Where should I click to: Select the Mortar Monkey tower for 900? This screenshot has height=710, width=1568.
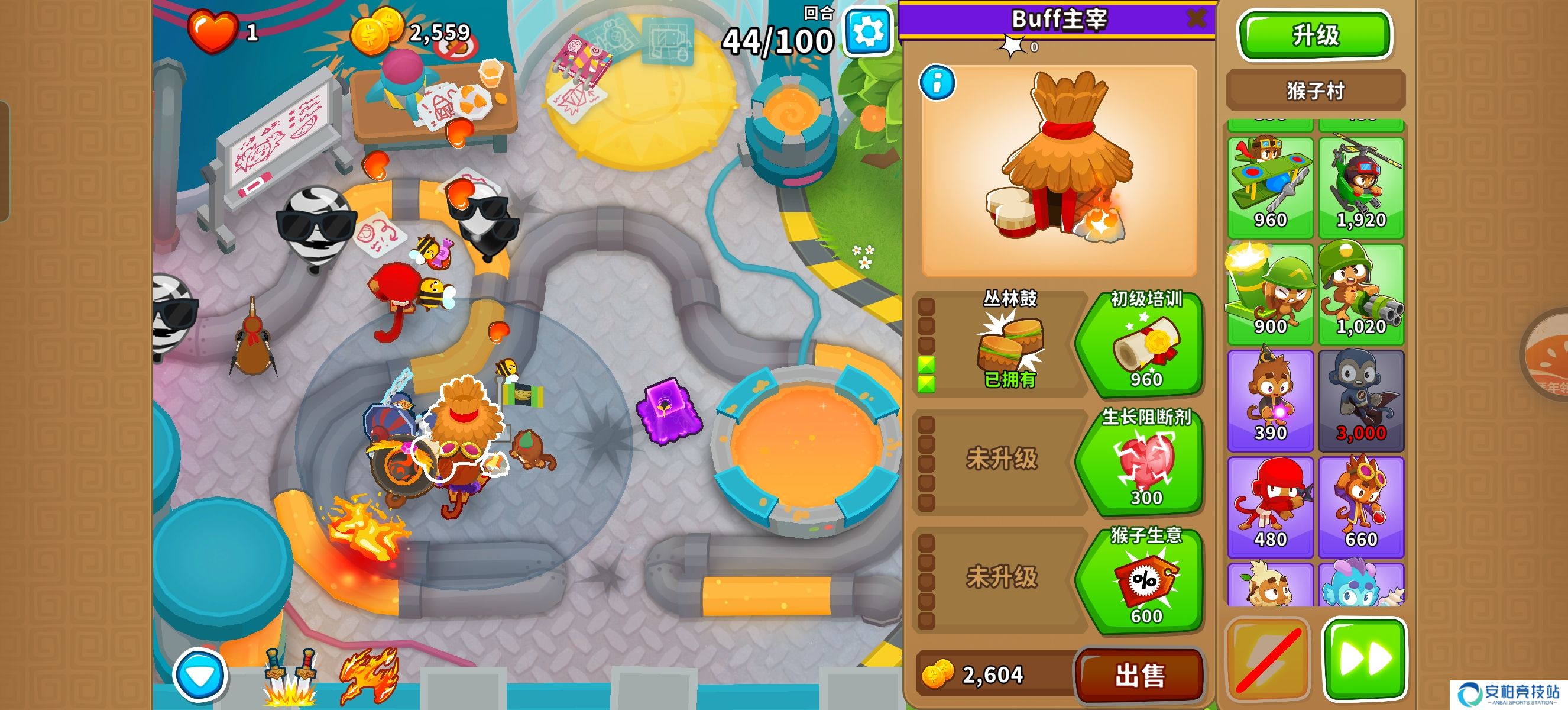coord(1270,294)
